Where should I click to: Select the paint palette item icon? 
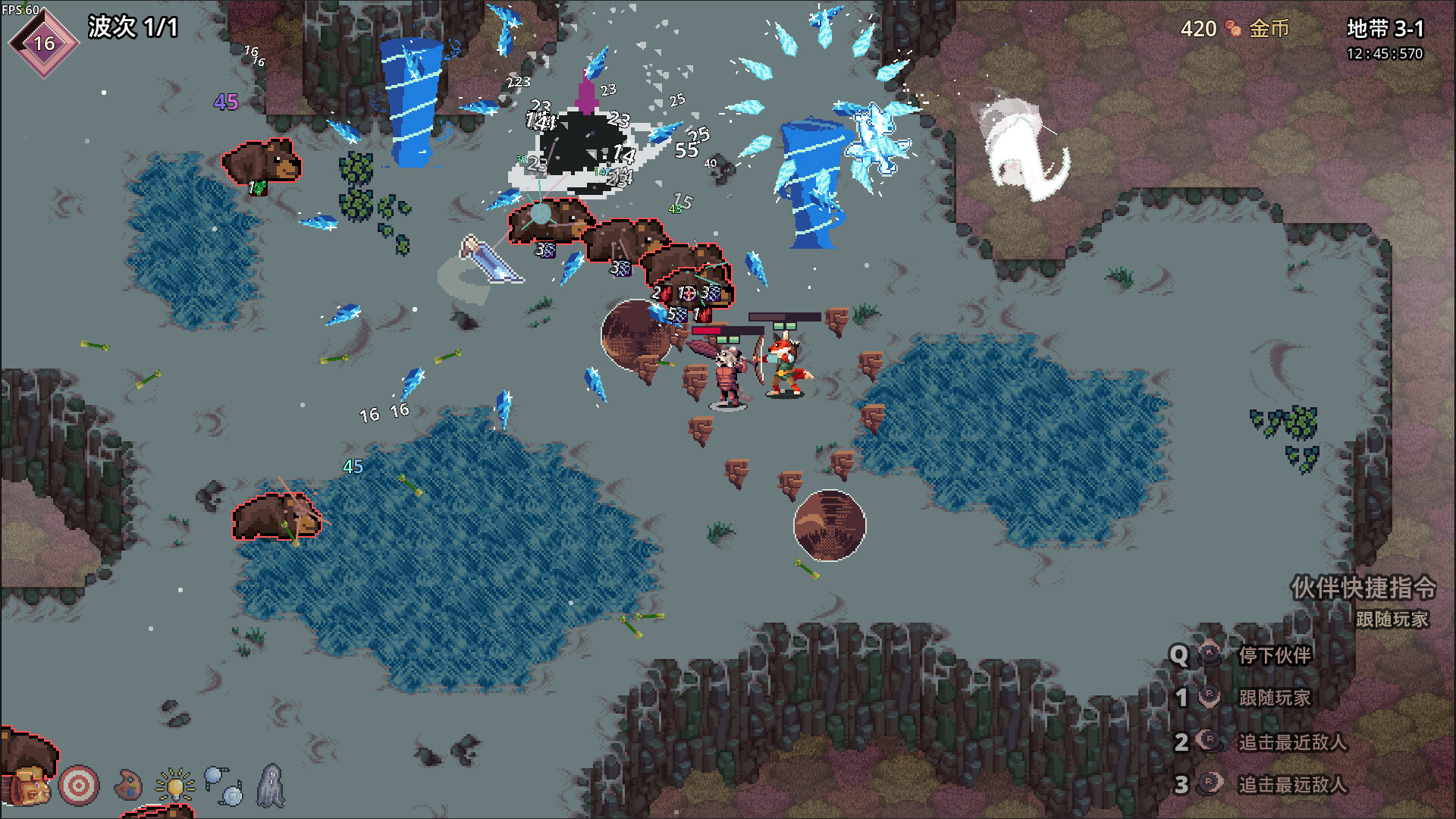128,785
